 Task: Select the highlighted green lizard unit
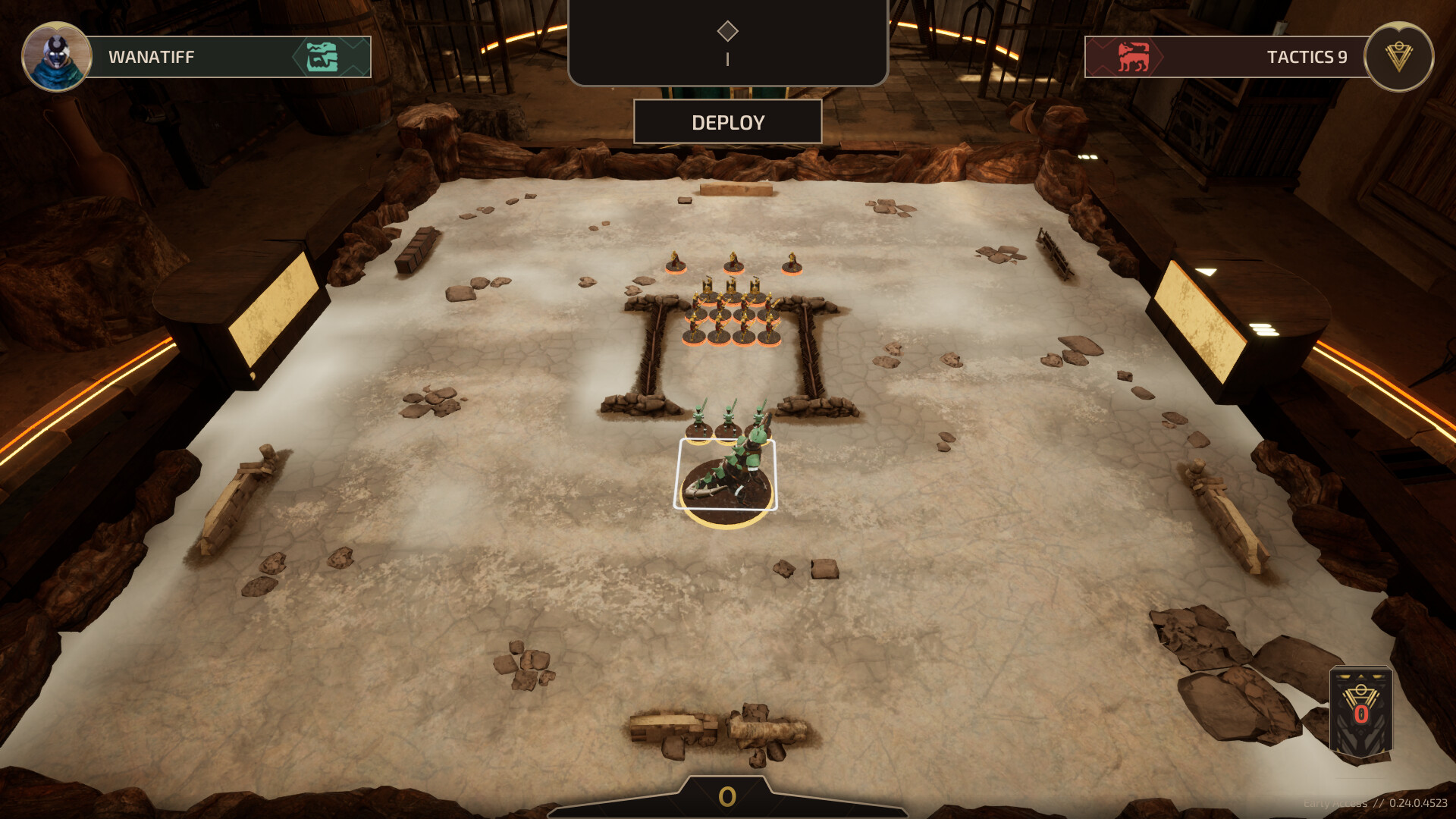pyautogui.click(x=726, y=478)
